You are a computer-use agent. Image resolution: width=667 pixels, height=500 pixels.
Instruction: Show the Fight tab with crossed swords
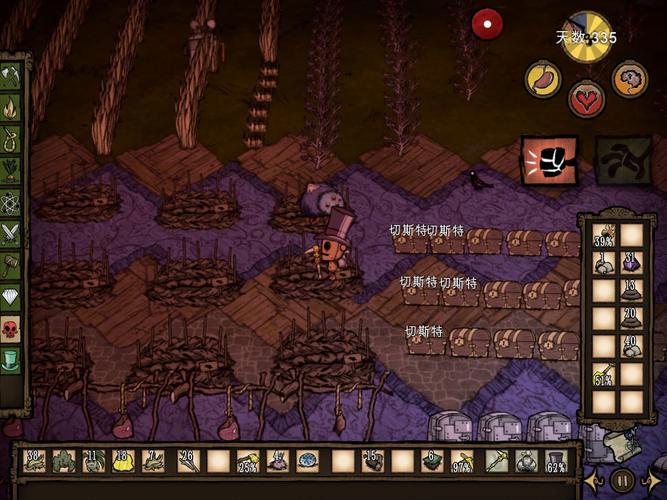(11, 234)
